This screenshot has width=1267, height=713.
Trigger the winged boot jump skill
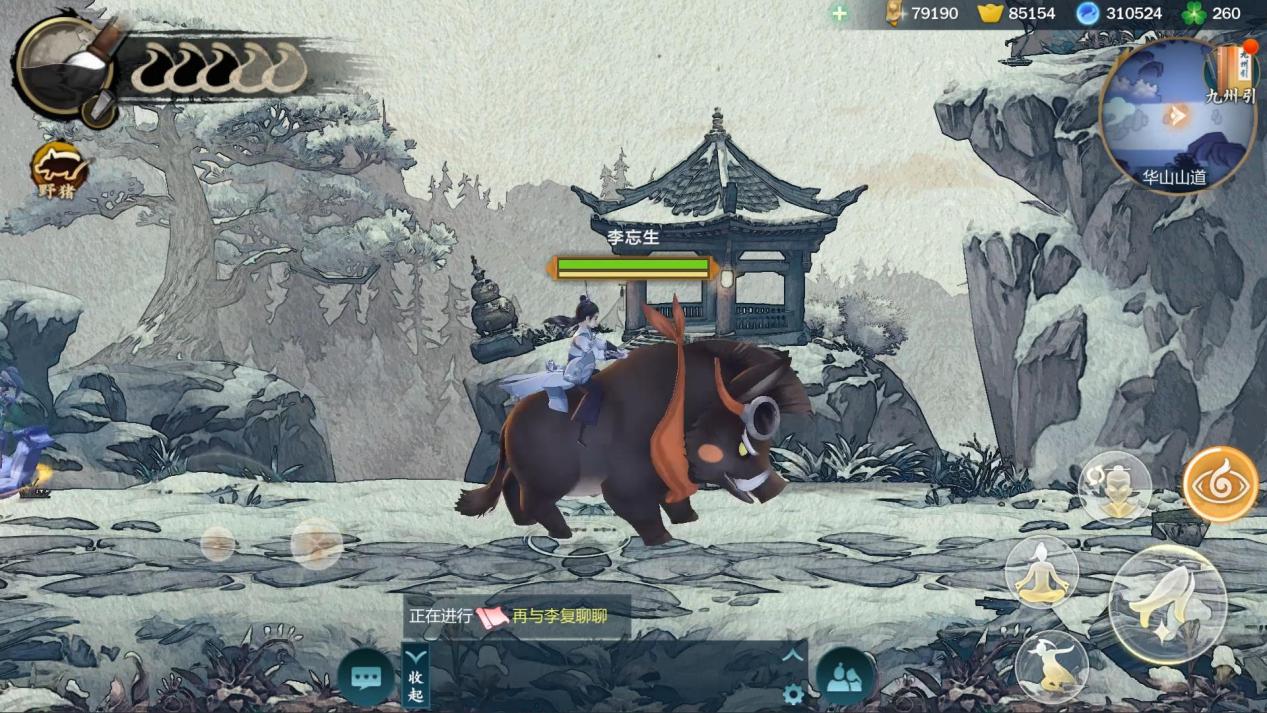[x=1168, y=603]
